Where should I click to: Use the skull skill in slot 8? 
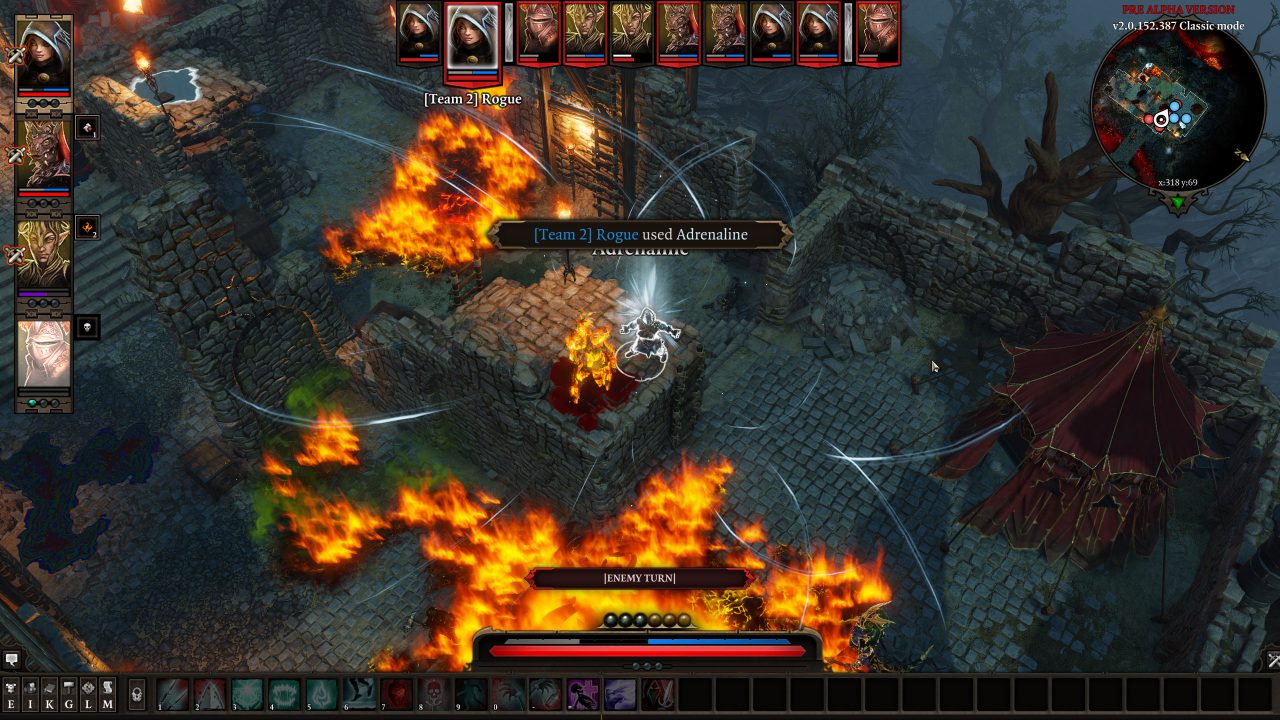[x=433, y=693]
